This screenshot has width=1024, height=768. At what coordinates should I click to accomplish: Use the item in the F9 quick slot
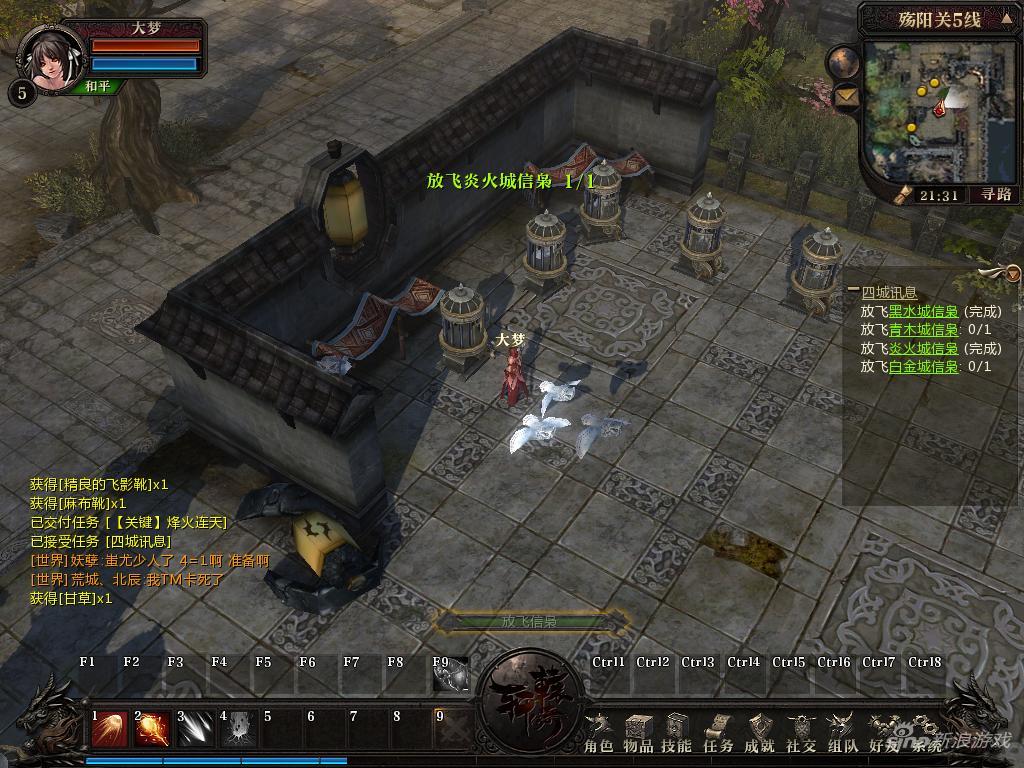pyautogui.click(x=452, y=677)
